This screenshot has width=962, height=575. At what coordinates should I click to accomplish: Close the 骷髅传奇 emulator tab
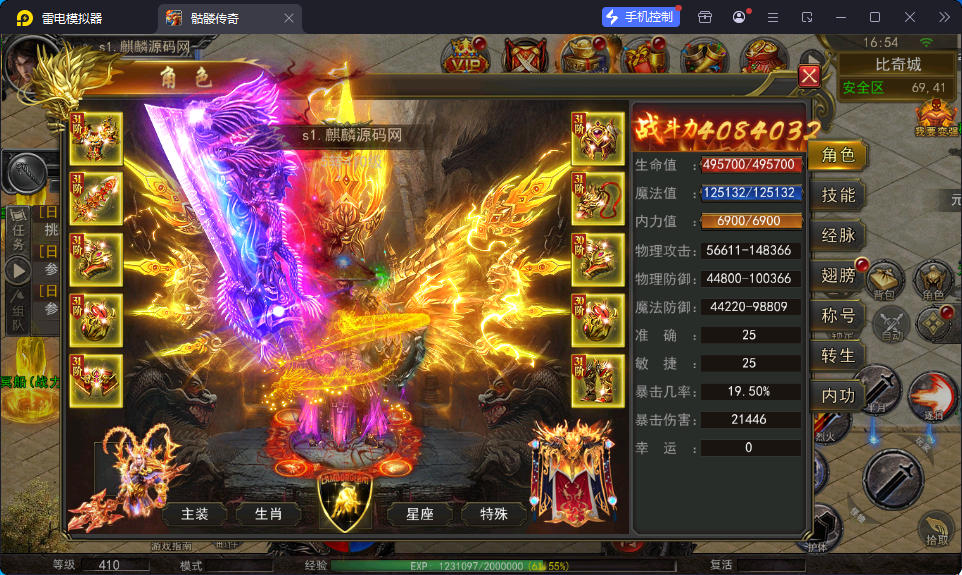tap(289, 18)
